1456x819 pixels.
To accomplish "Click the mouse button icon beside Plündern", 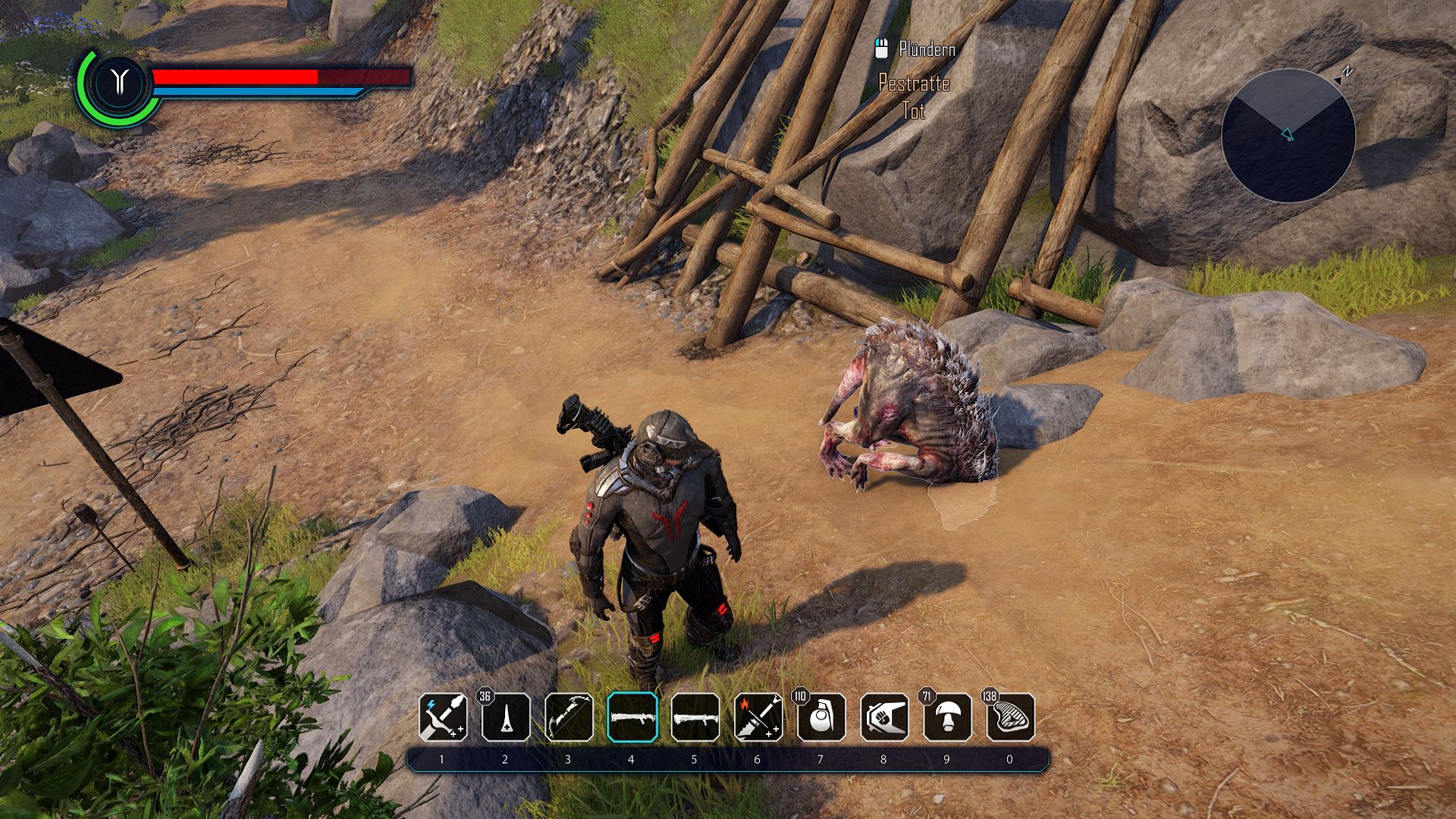I will tap(881, 48).
